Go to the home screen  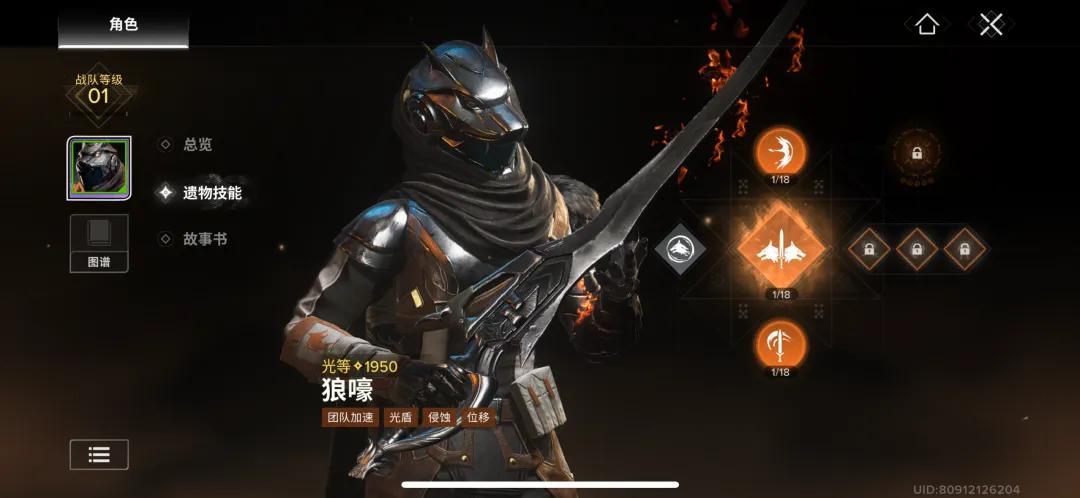[927, 25]
